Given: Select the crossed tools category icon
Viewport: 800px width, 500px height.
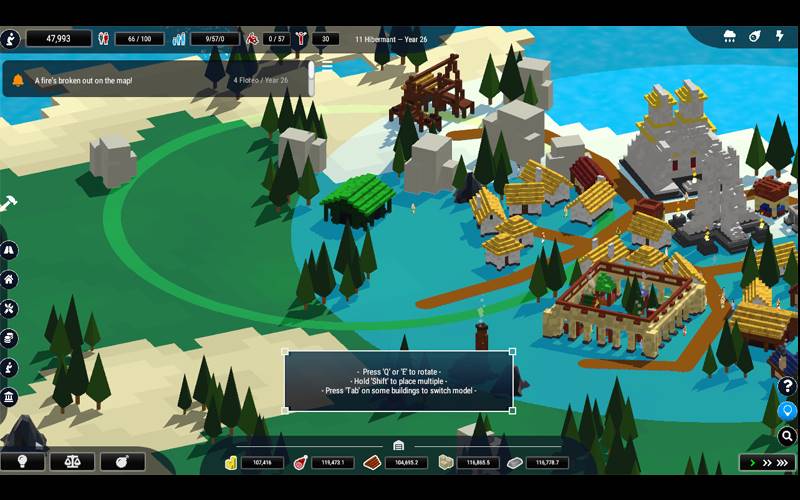Looking at the screenshot, I should [x=9, y=309].
